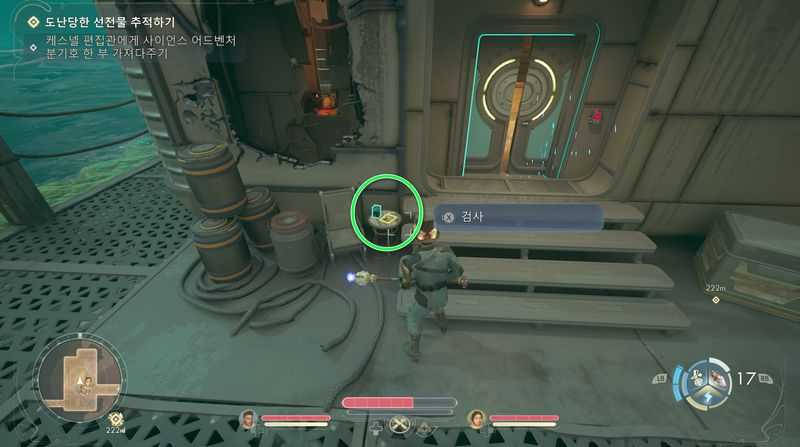
Task: Select the right companion portrait
Action: pos(477,418)
